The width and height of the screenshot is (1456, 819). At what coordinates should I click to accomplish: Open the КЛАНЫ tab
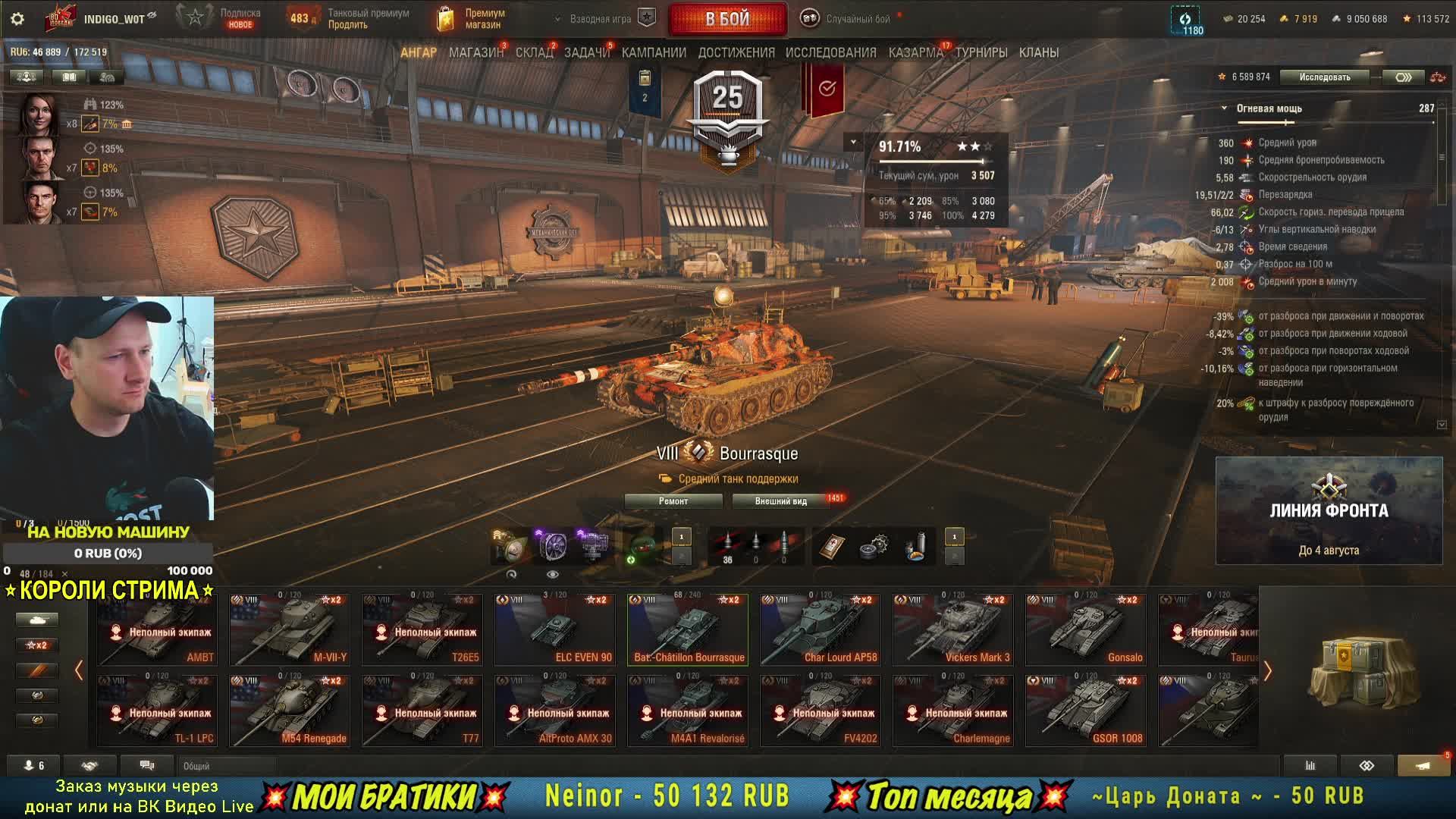pyautogui.click(x=1038, y=52)
